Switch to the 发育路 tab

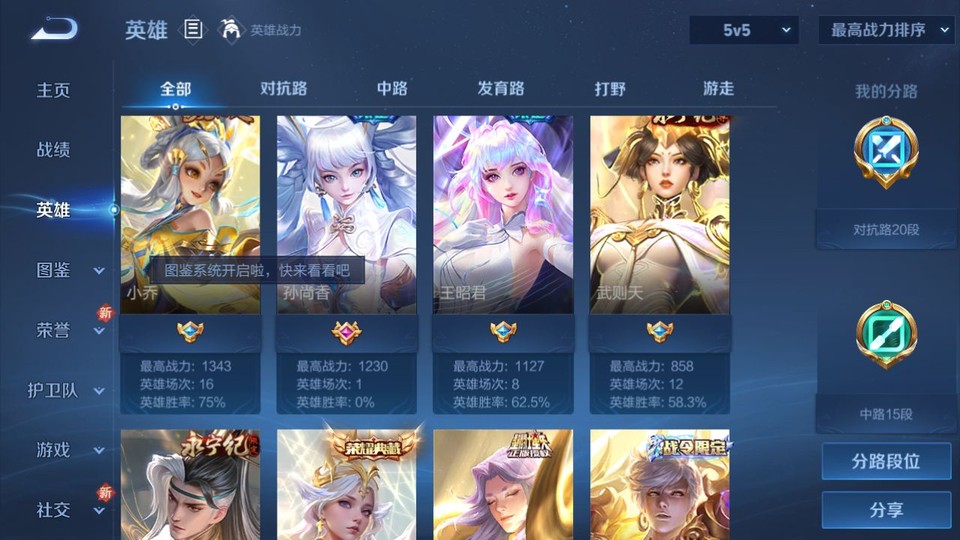[x=501, y=89]
